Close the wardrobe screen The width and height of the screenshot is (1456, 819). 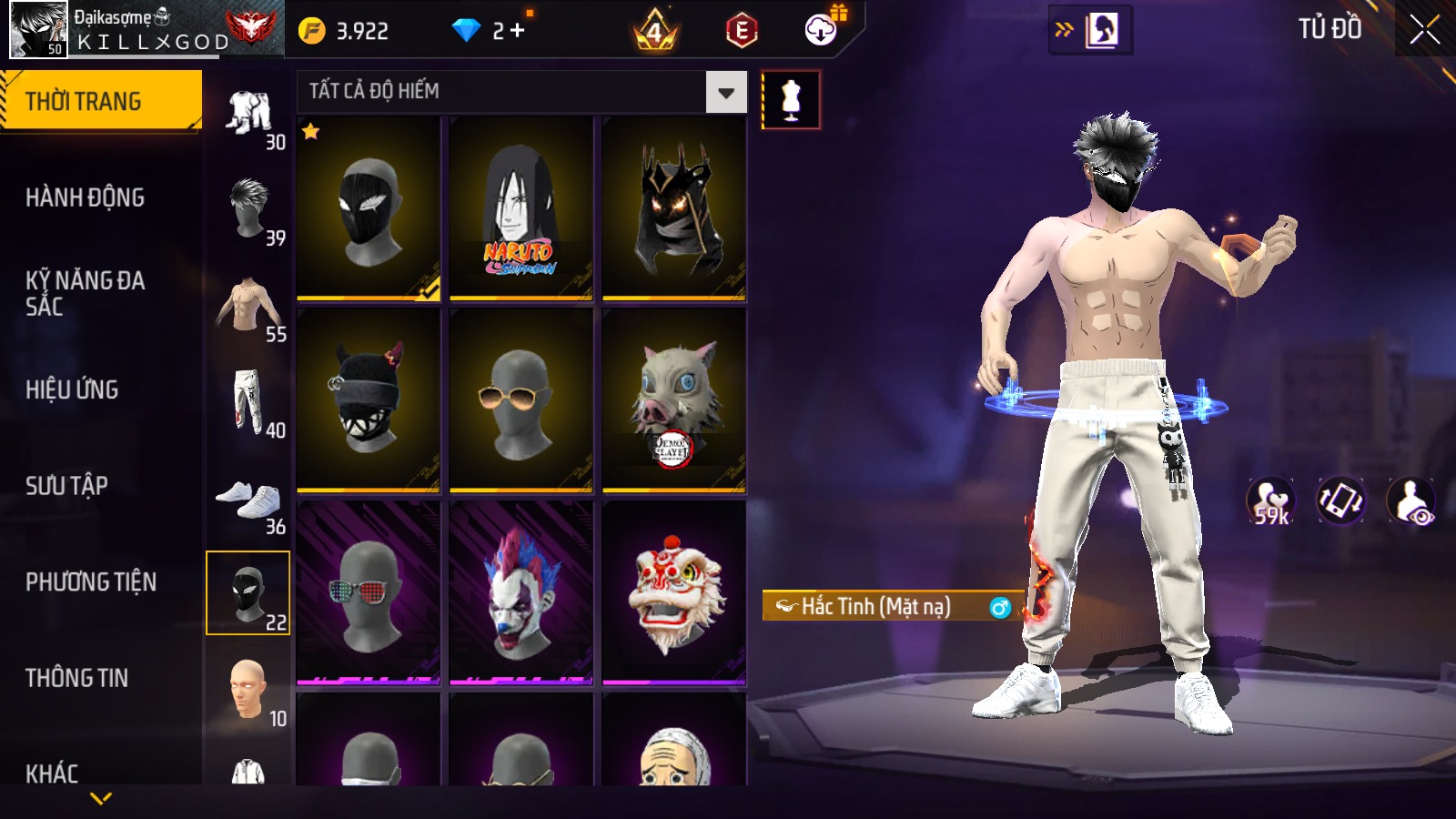coord(1424,30)
